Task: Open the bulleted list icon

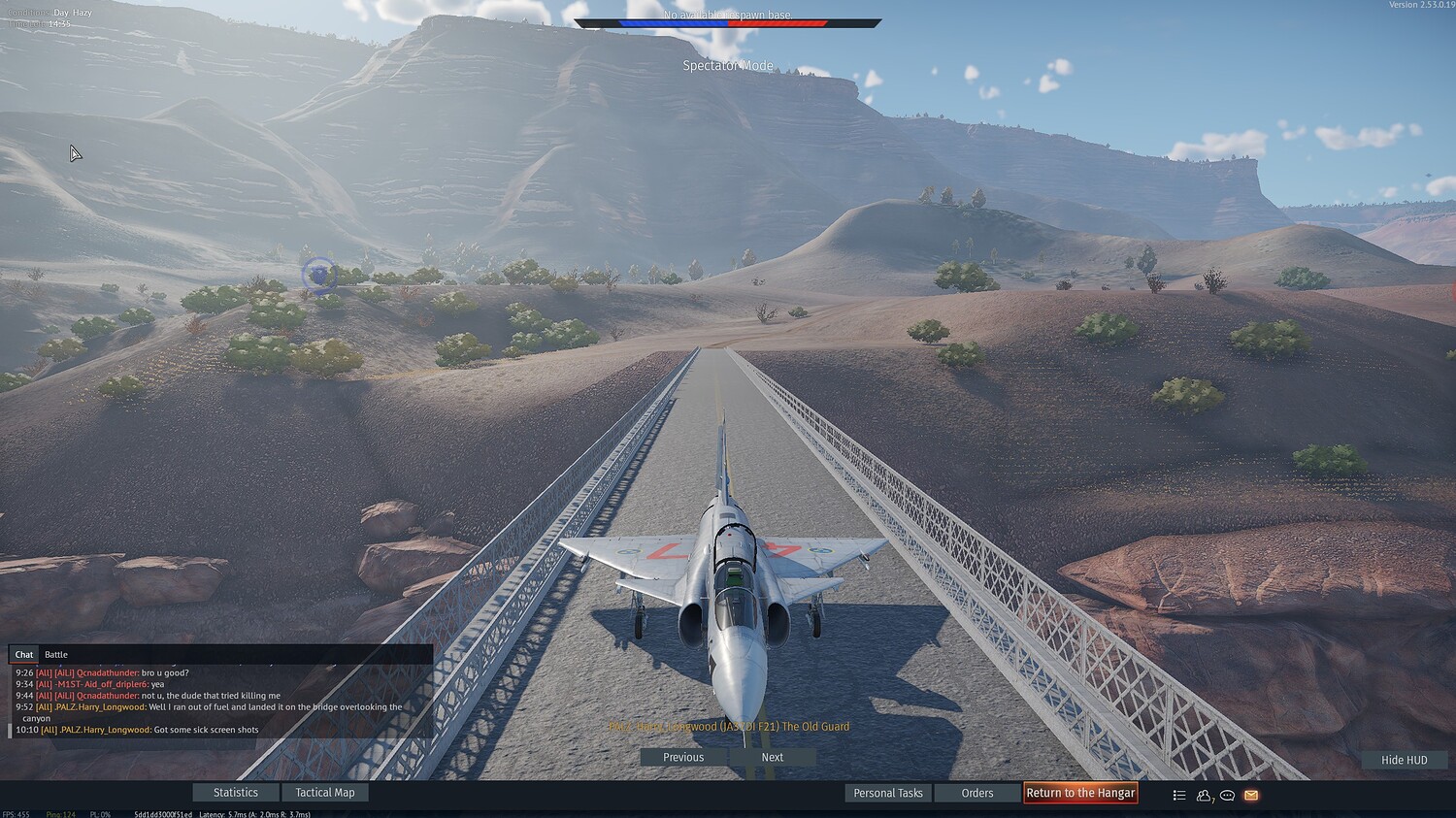Action: click(x=1179, y=795)
